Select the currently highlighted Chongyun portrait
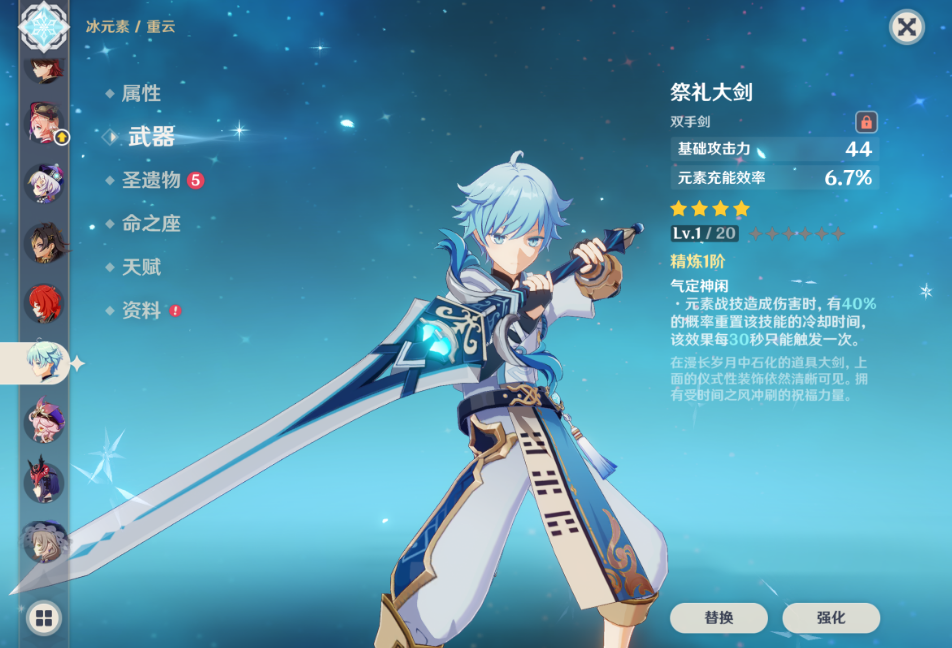 (x=44, y=362)
